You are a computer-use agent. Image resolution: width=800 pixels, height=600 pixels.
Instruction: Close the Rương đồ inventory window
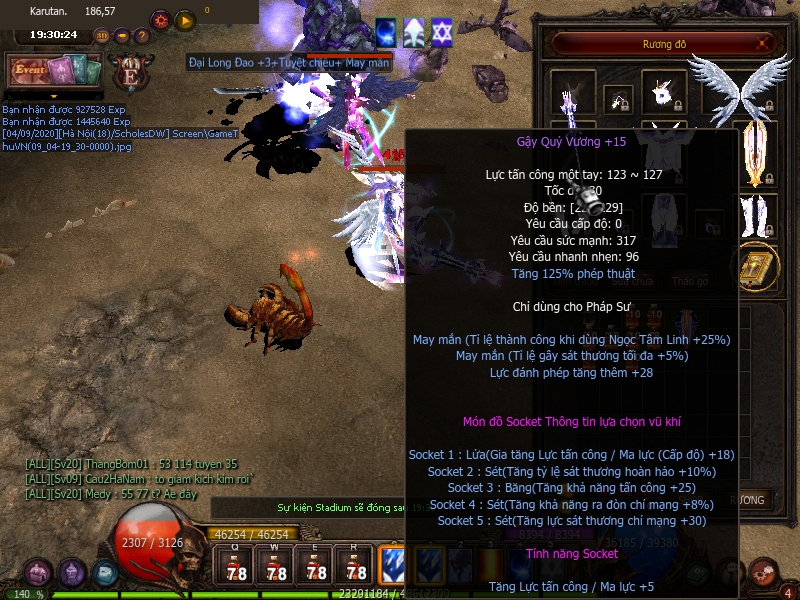tap(764, 44)
